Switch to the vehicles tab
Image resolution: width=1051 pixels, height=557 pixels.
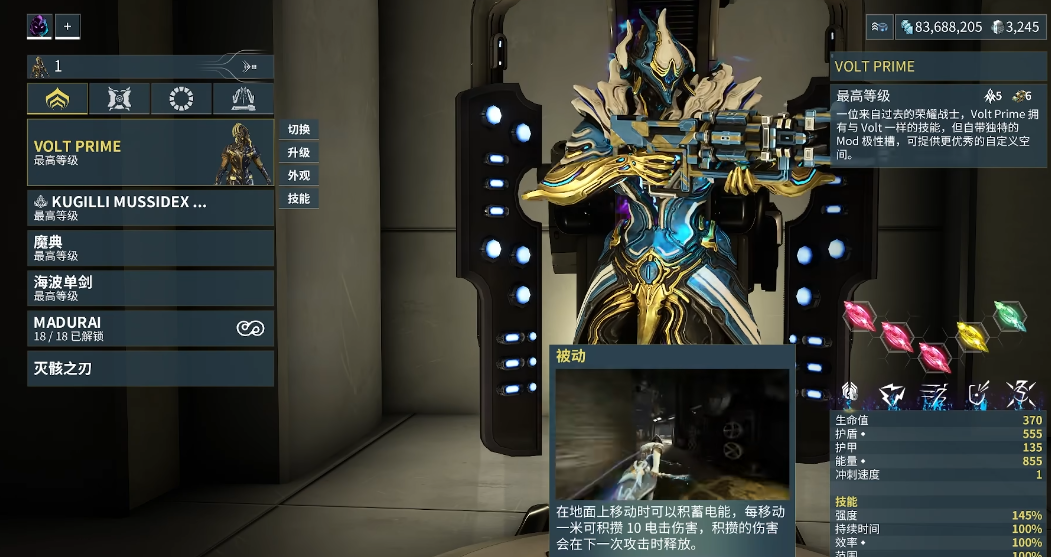pyautogui.click(x=243, y=98)
